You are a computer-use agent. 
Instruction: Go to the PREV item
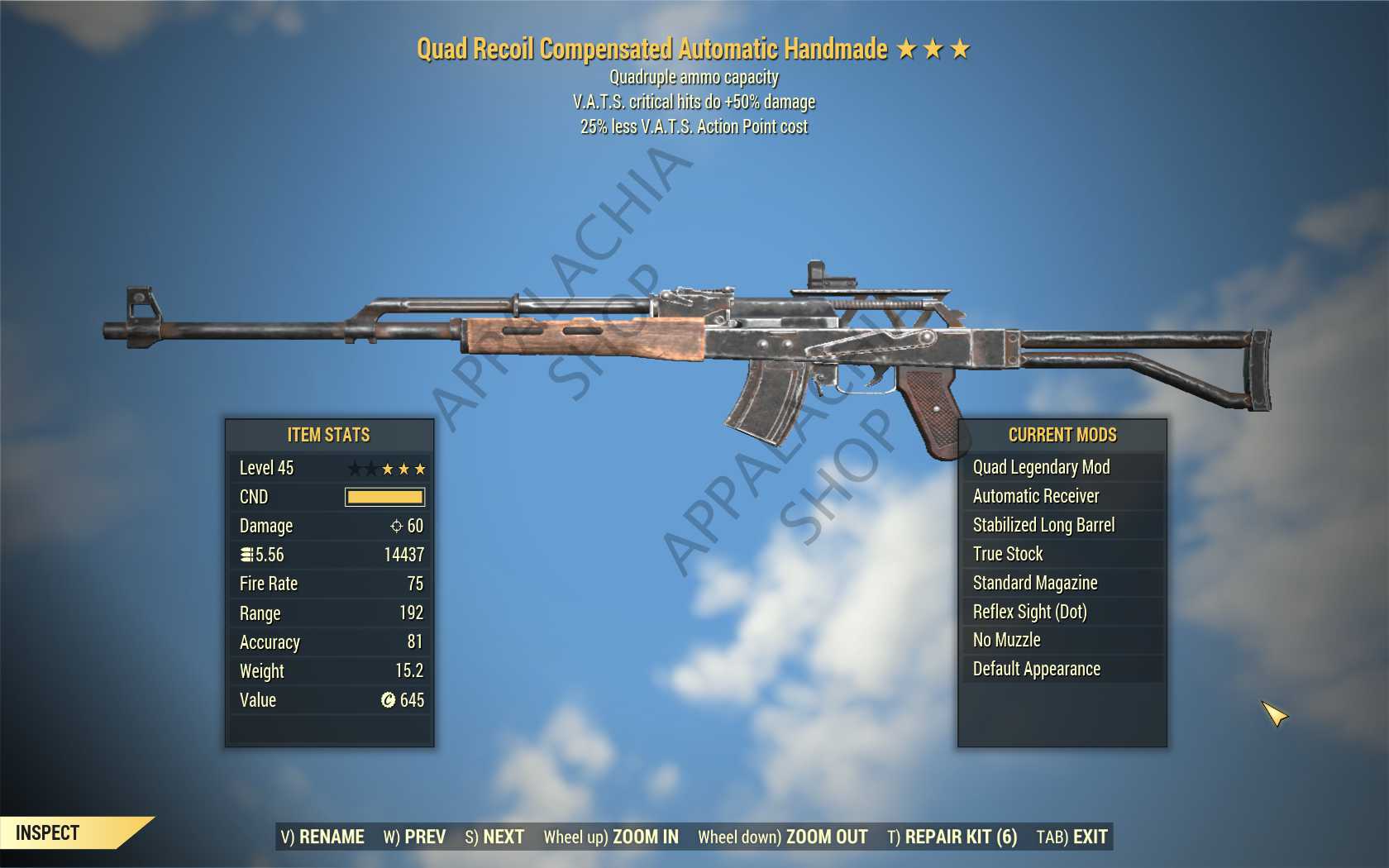click(414, 837)
